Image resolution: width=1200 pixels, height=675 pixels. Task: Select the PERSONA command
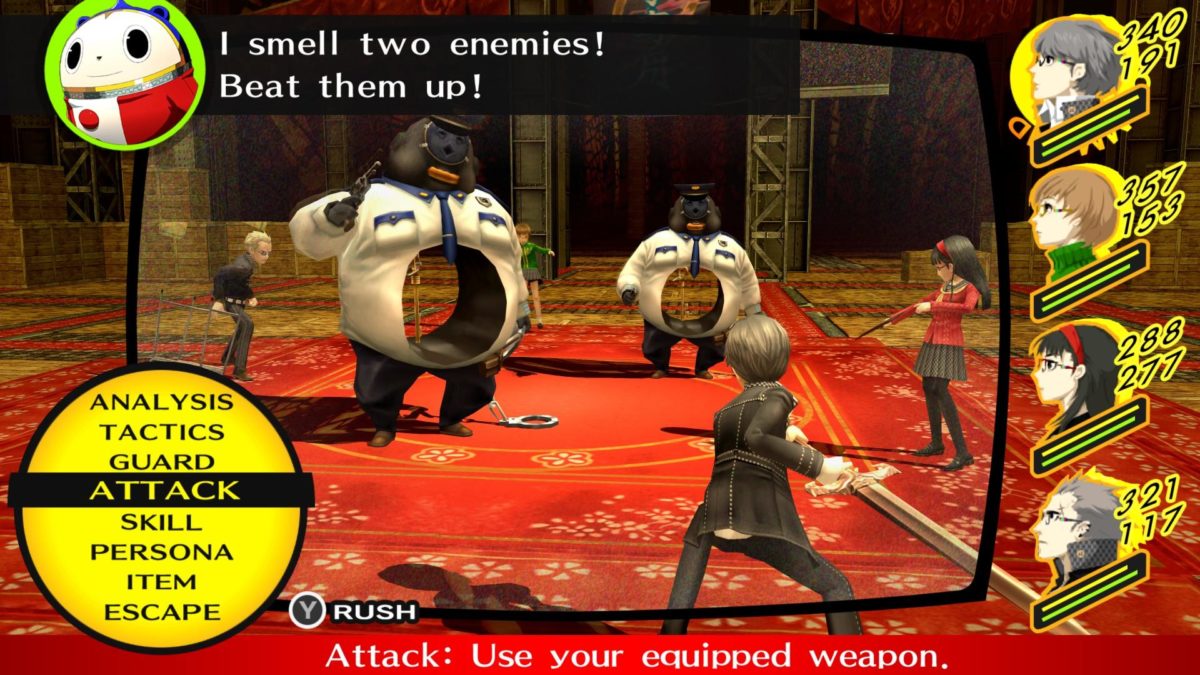(161, 552)
